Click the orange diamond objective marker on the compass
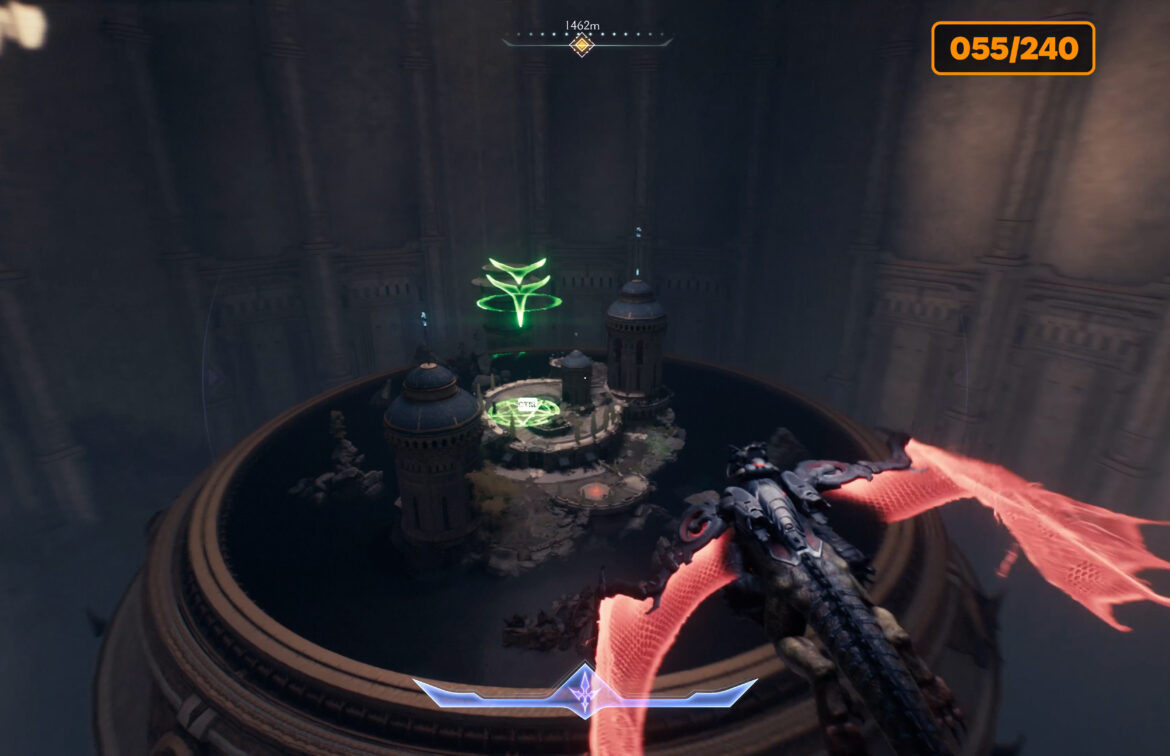This screenshot has width=1170, height=756. (x=582, y=44)
